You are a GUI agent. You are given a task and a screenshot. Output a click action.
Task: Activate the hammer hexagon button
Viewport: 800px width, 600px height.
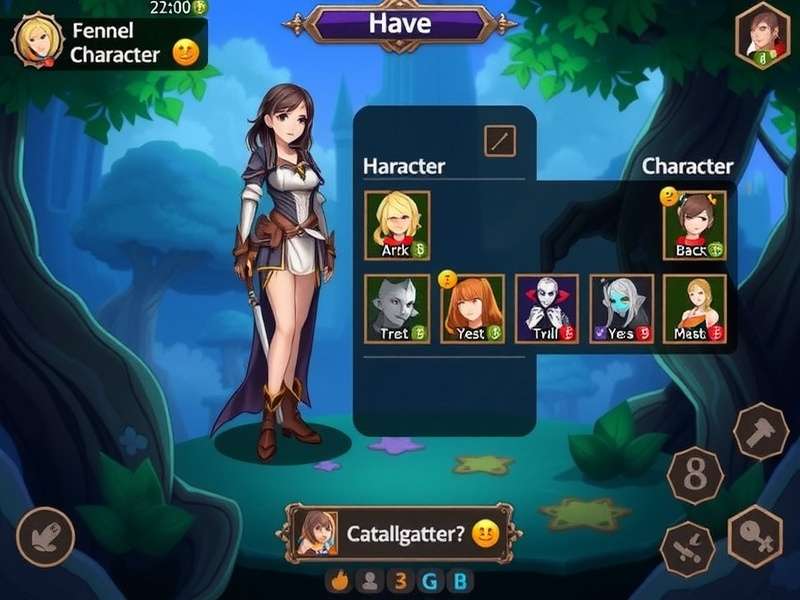tap(761, 431)
